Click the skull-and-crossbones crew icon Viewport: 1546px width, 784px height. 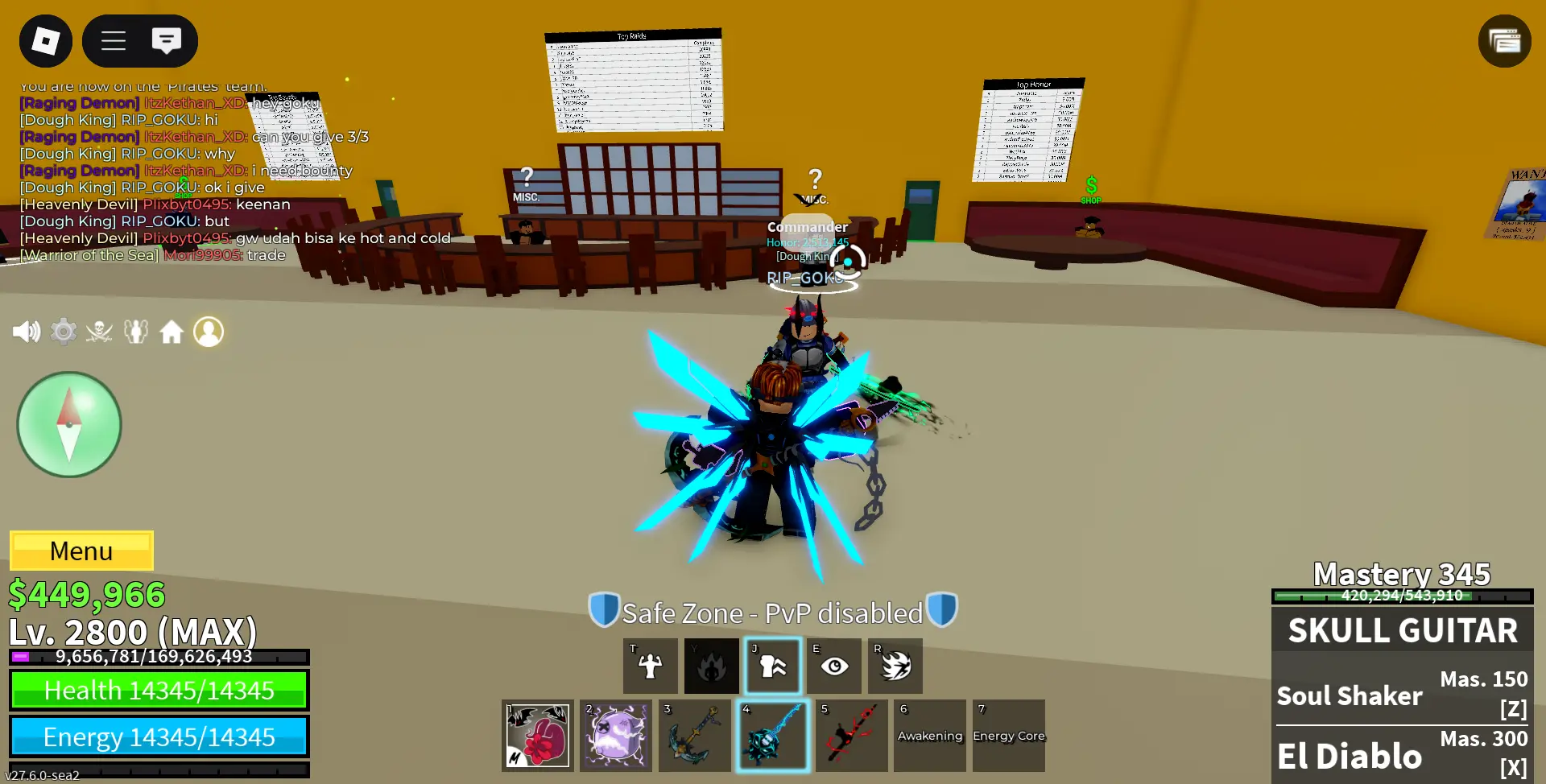pos(98,332)
